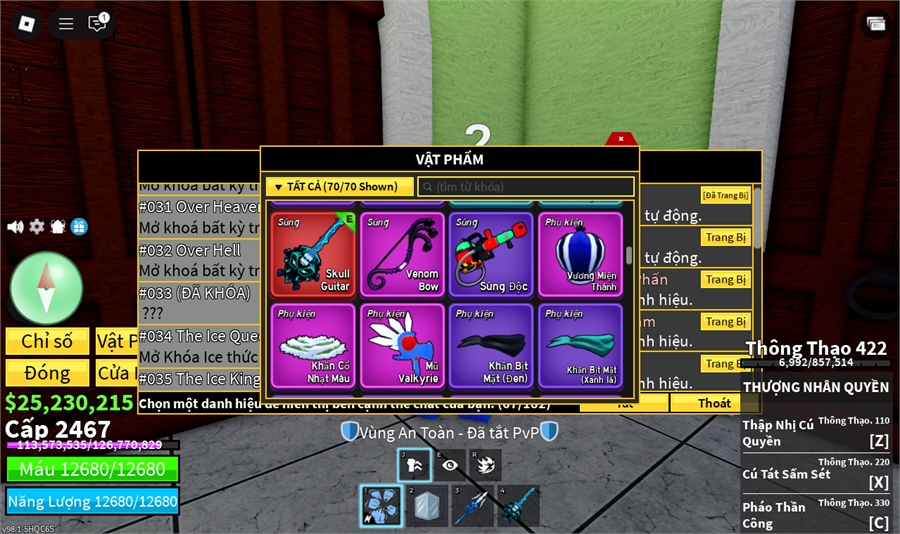Click the Đóng button

tap(47, 373)
